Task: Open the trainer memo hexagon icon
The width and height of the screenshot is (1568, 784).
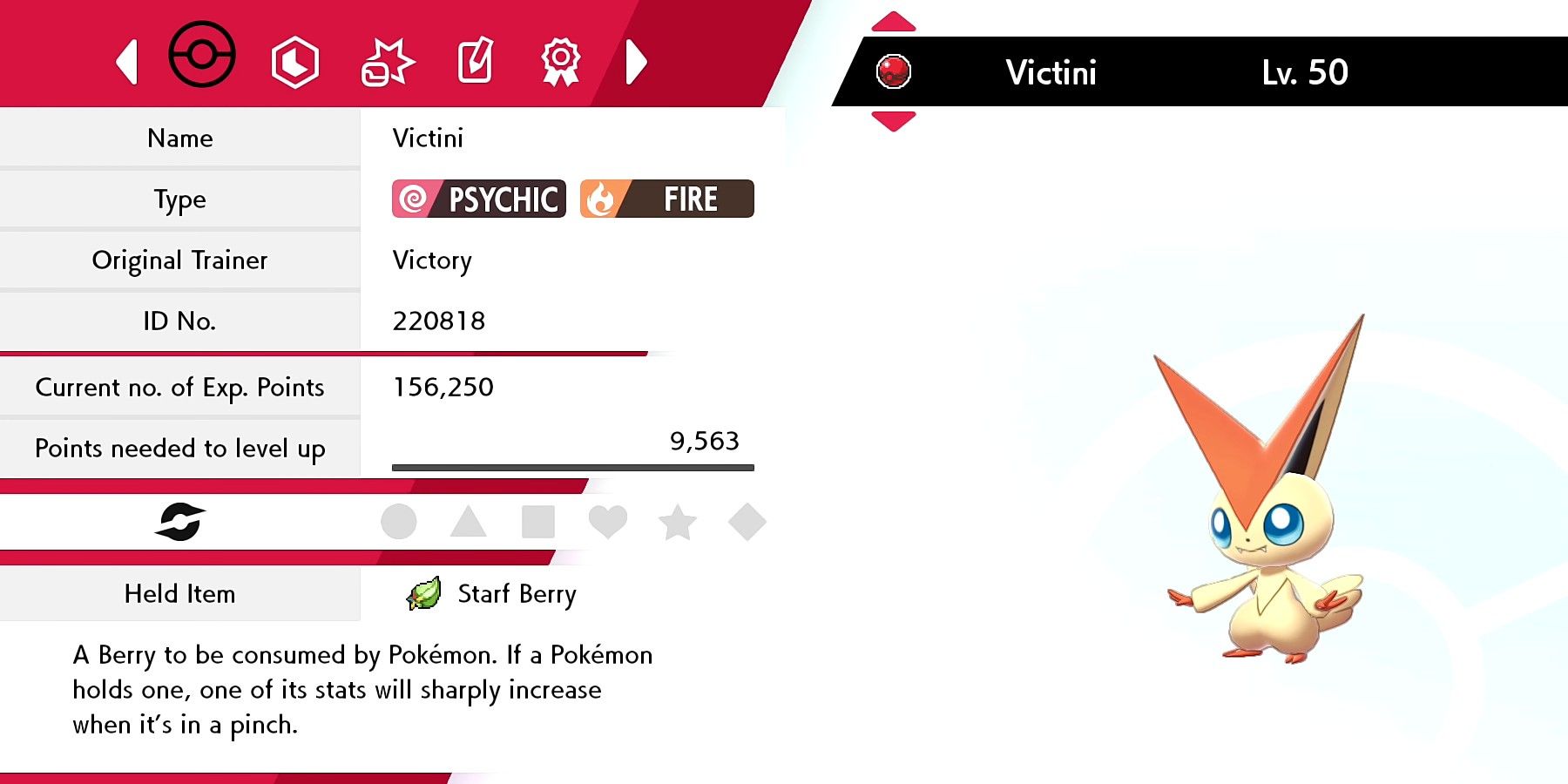Action: (x=294, y=61)
